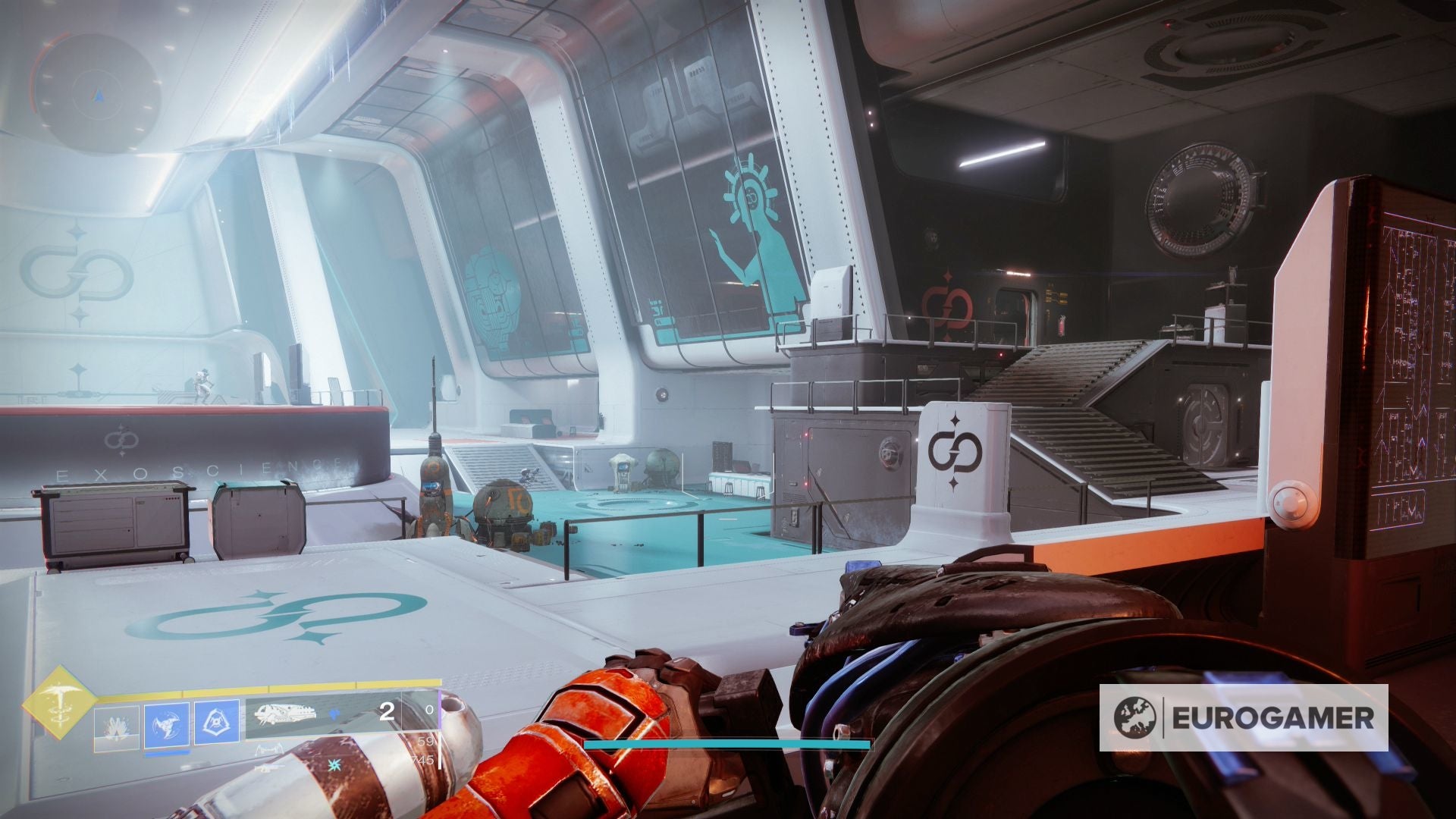Select the equipped heavy weapon silhouette icon
This screenshot has width=1456, height=819.
[286, 715]
